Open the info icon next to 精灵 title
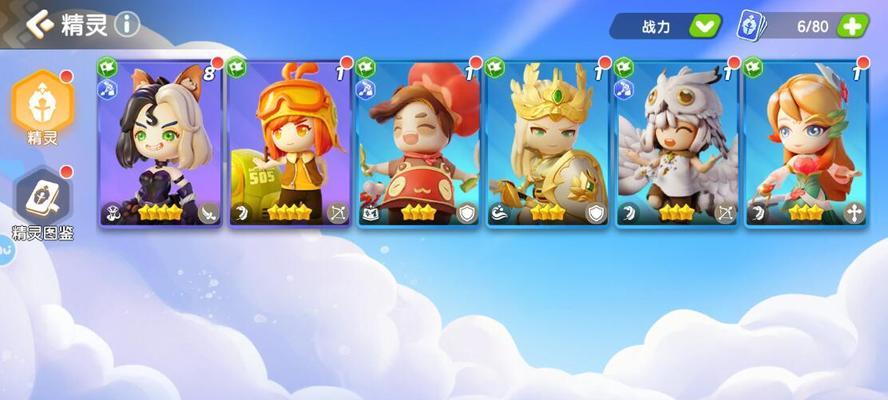 pos(127,23)
